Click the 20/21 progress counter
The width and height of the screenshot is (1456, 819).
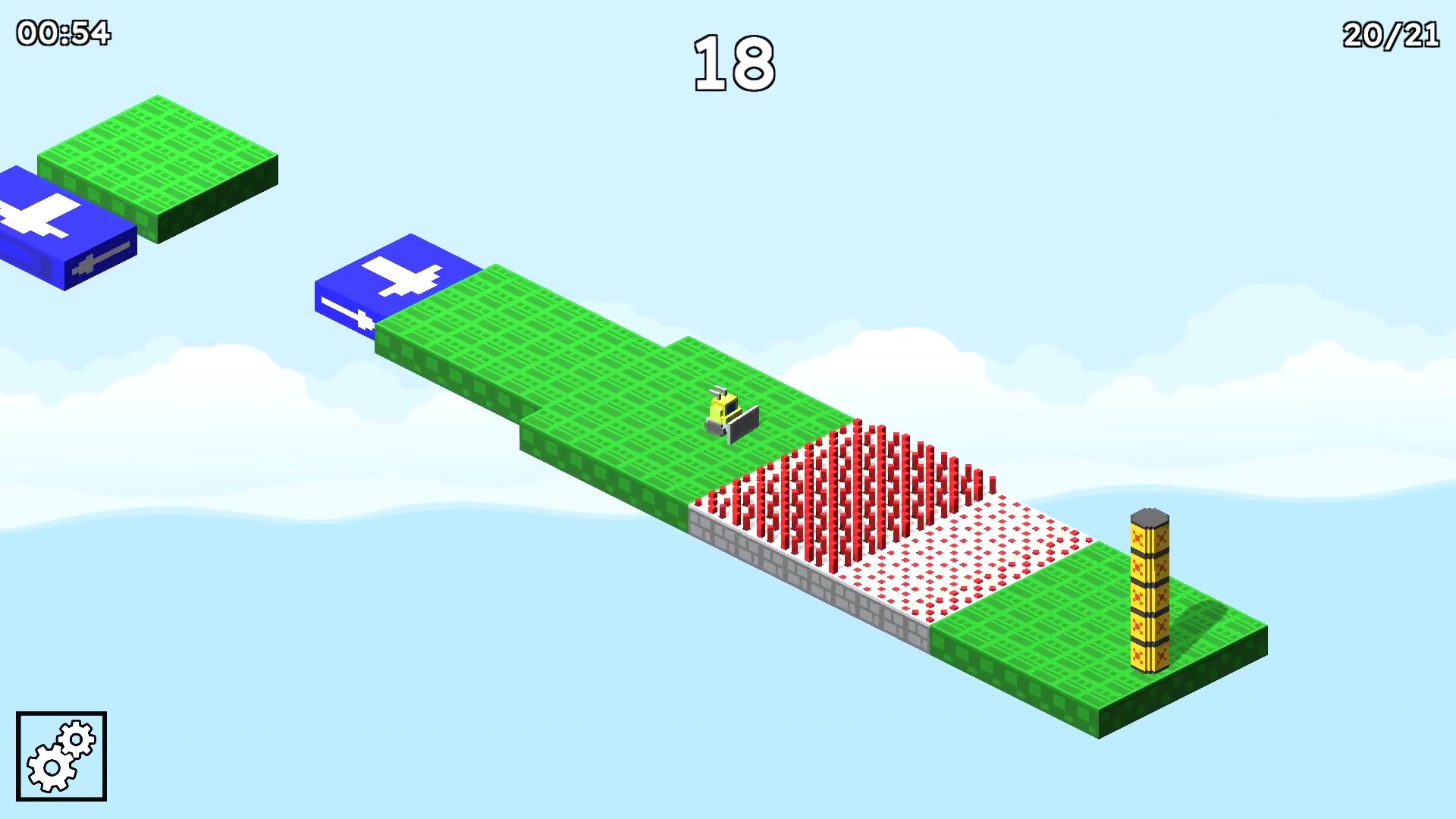click(x=1389, y=34)
